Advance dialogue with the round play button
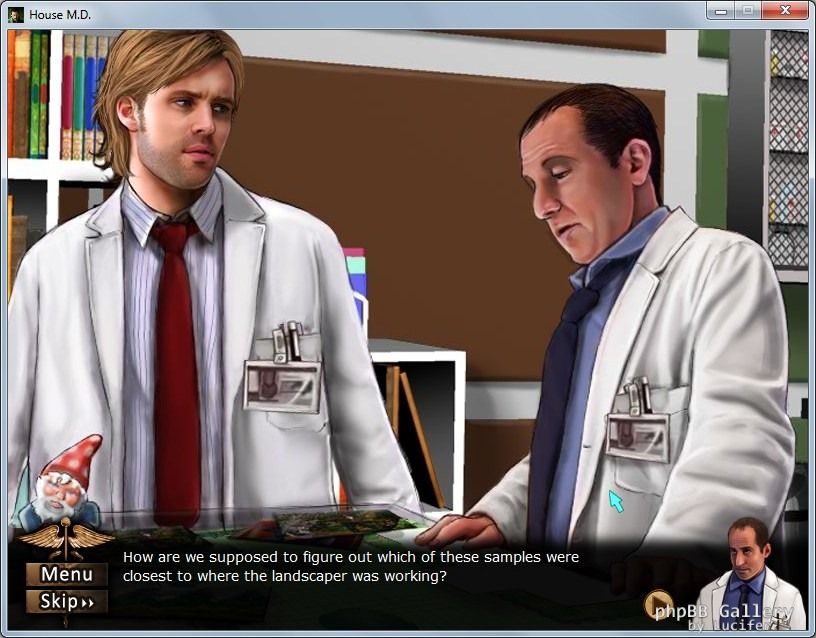The width and height of the screenshot is (816, 638). [x=657, y=604]
